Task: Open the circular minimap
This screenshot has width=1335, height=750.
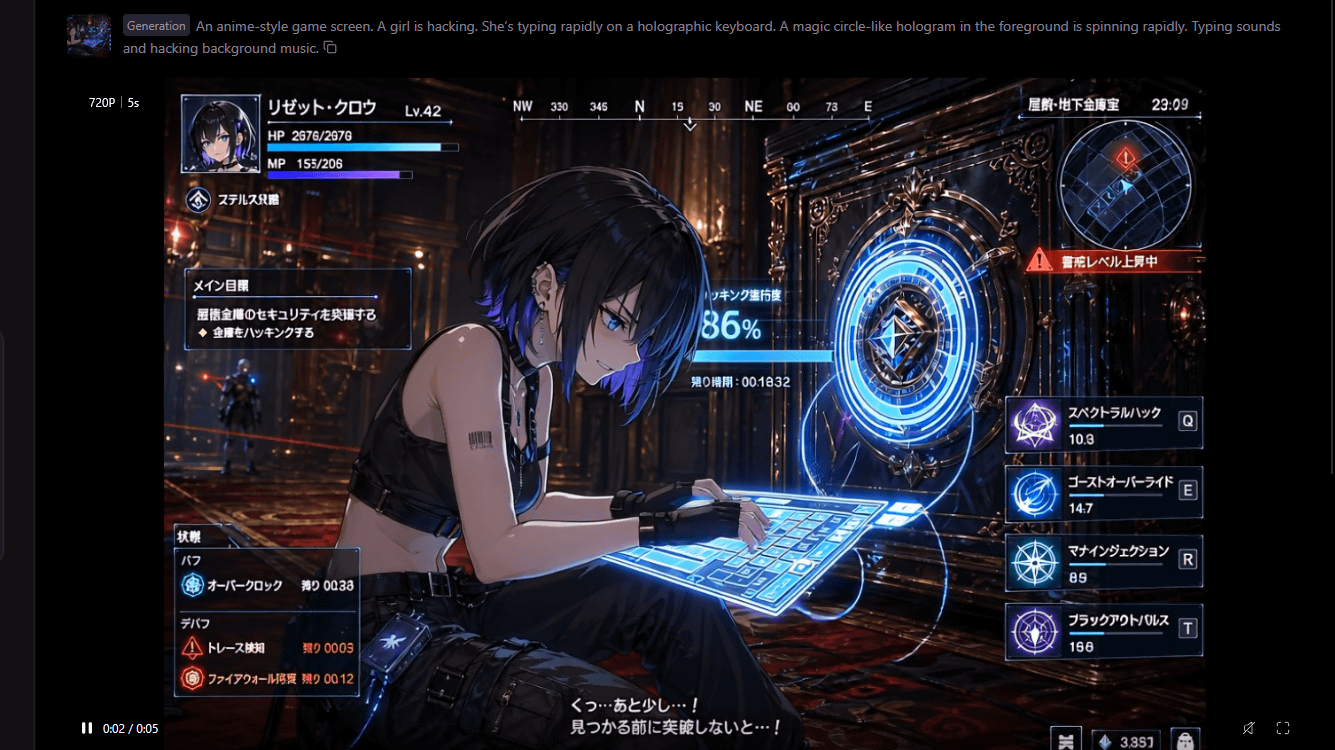Action: pos(1125,184)
